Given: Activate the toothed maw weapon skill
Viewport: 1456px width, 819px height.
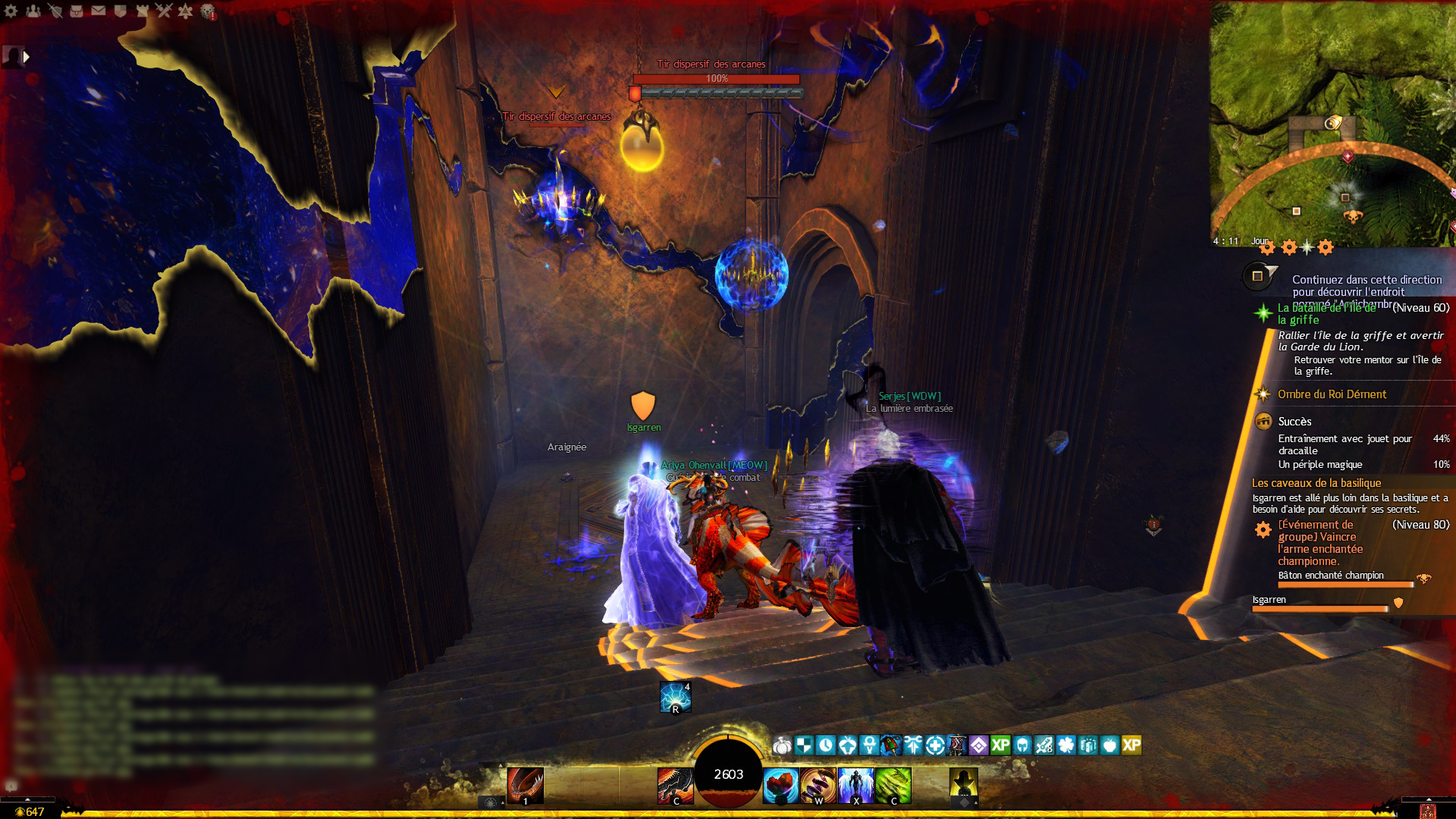Looking at the screenshot, I should [x=525, y=785].
